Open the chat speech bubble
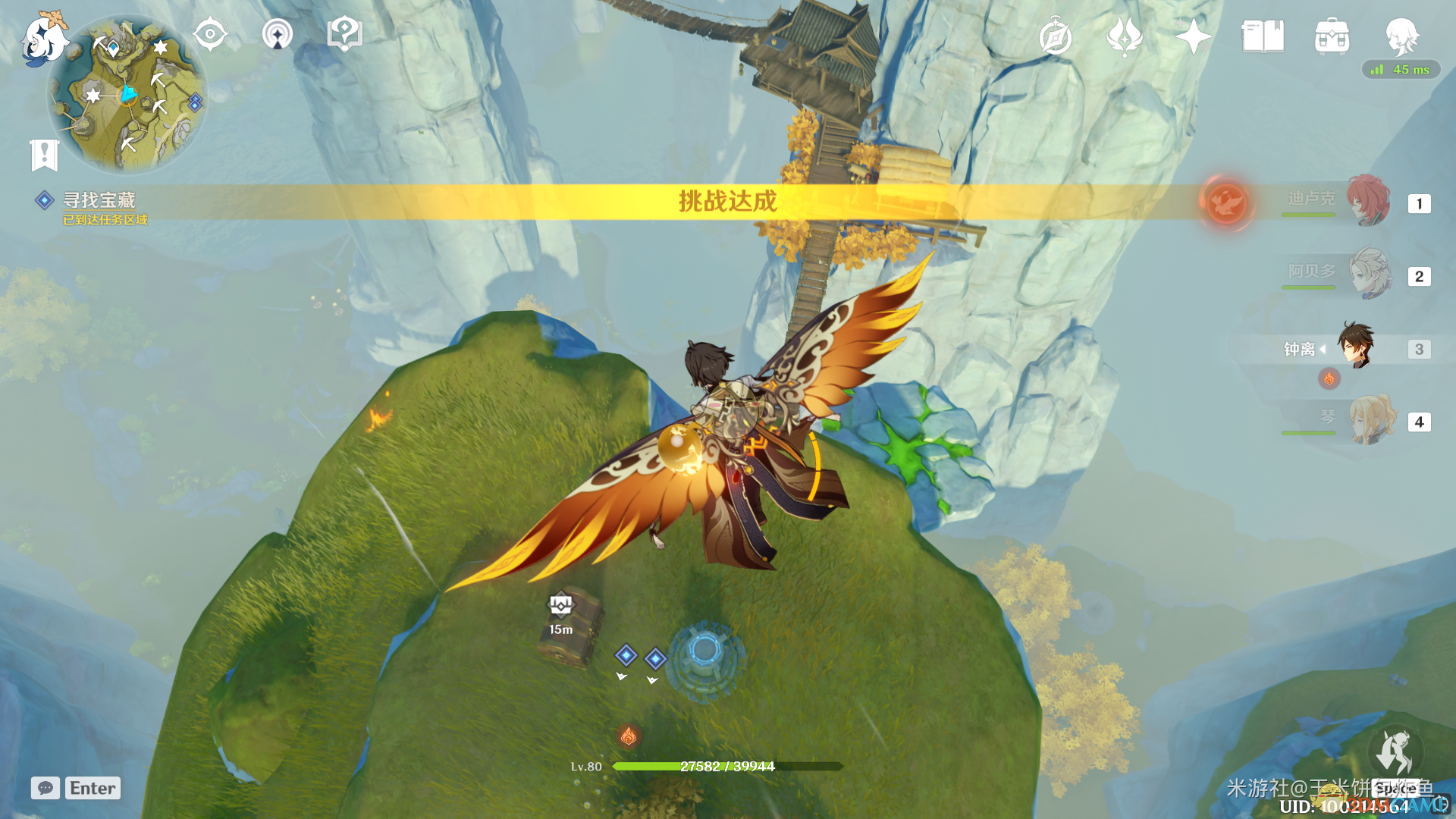 pyautogui.click(x=45, y=788)
